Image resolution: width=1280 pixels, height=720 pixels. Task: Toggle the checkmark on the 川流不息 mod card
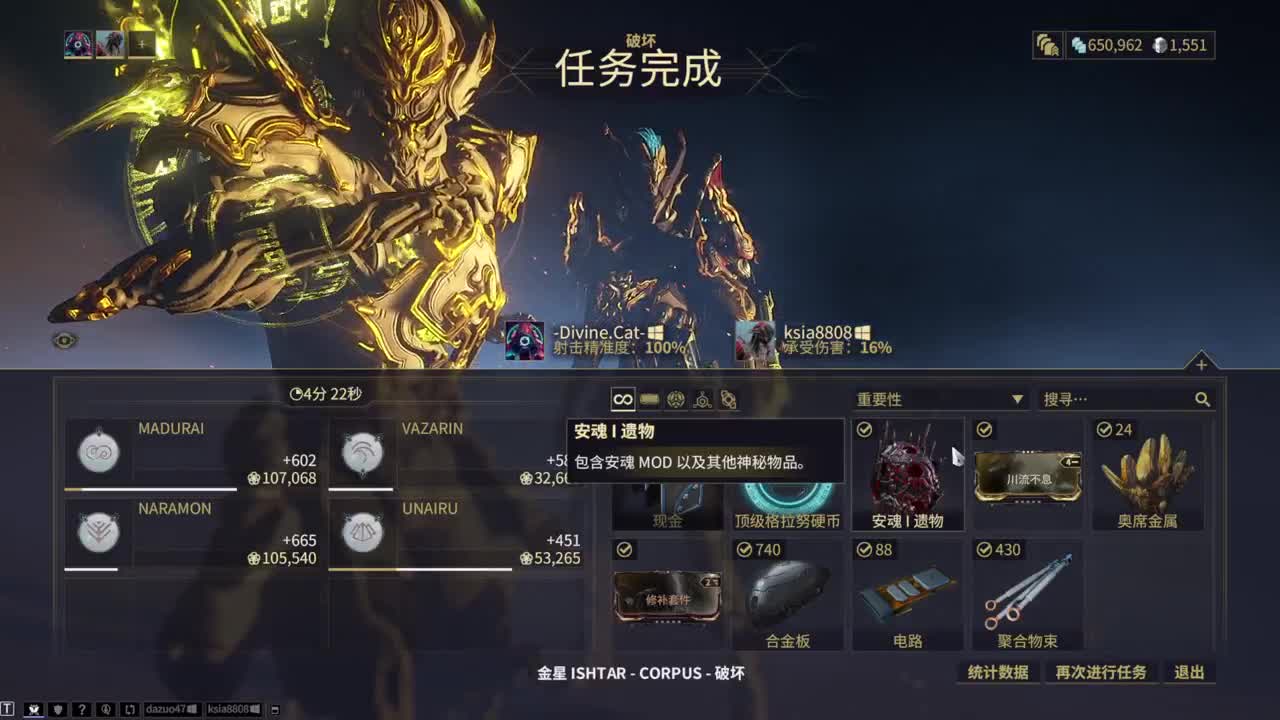click(x=985, y=429)
